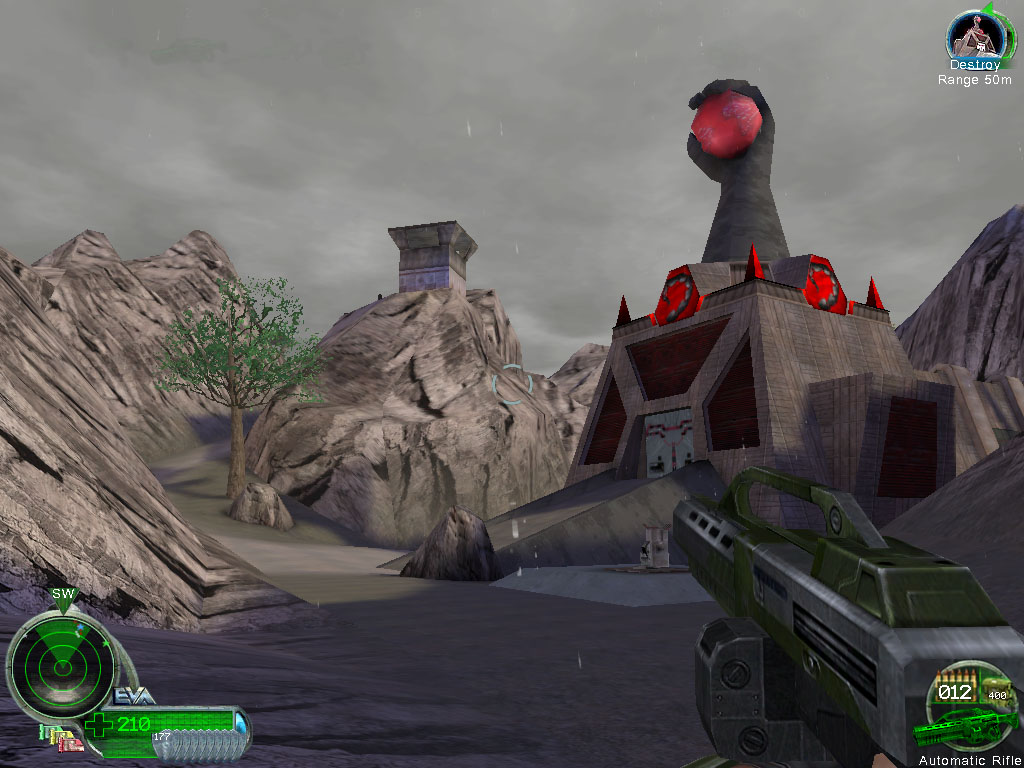Select the red keycard icon

72,744
